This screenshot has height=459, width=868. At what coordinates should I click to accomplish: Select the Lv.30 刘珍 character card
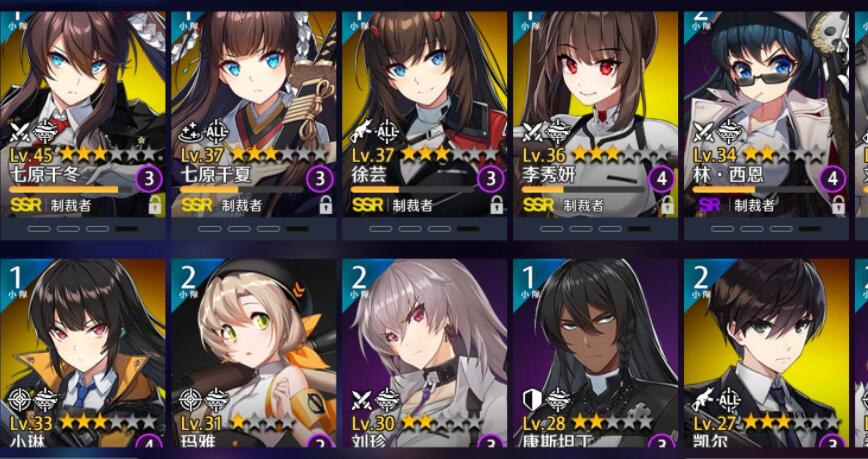424,350
